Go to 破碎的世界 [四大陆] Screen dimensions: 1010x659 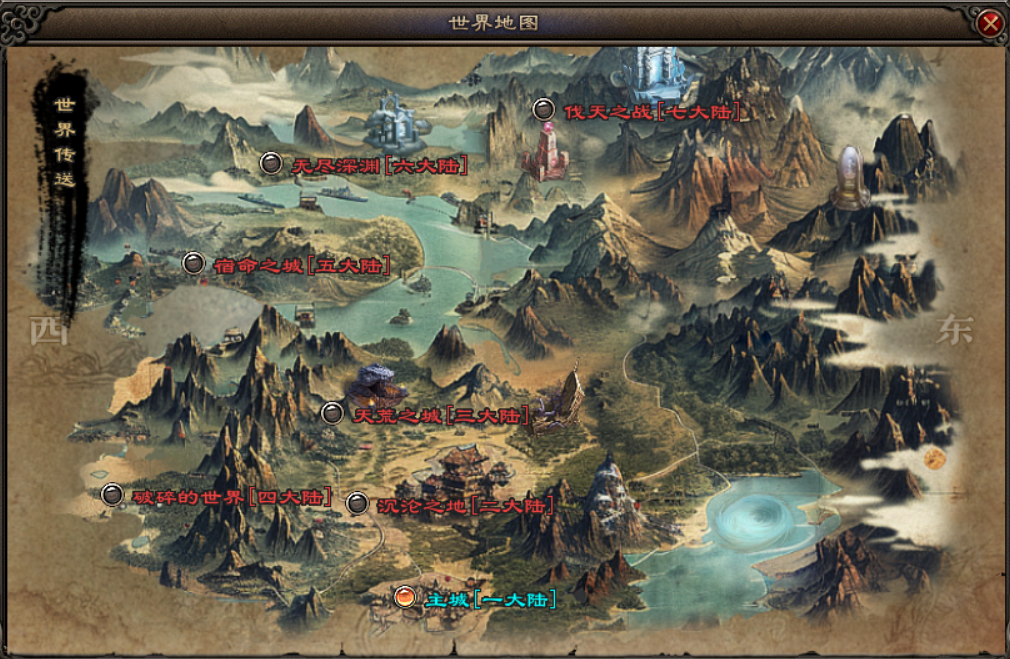click(x=113, y=494)
